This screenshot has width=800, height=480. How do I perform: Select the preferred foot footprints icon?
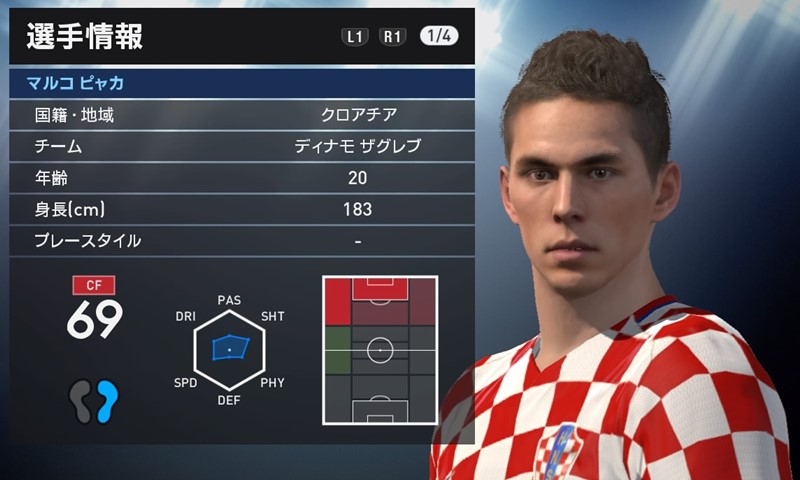94,400
